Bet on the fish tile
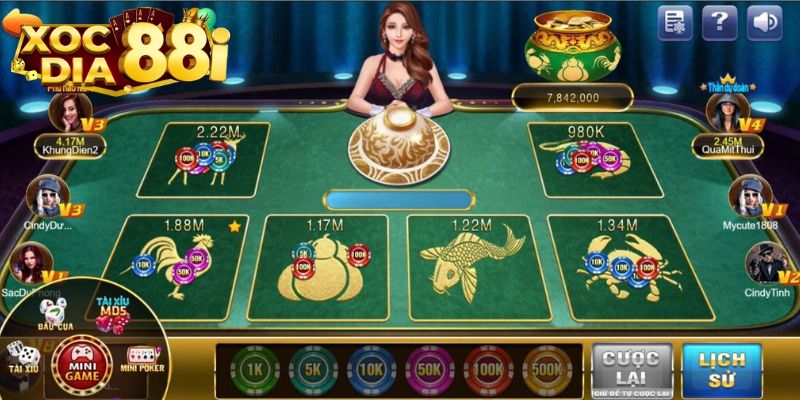Image resolution: width=800 pixels, height=400 pixels. (x=472, y=260)
